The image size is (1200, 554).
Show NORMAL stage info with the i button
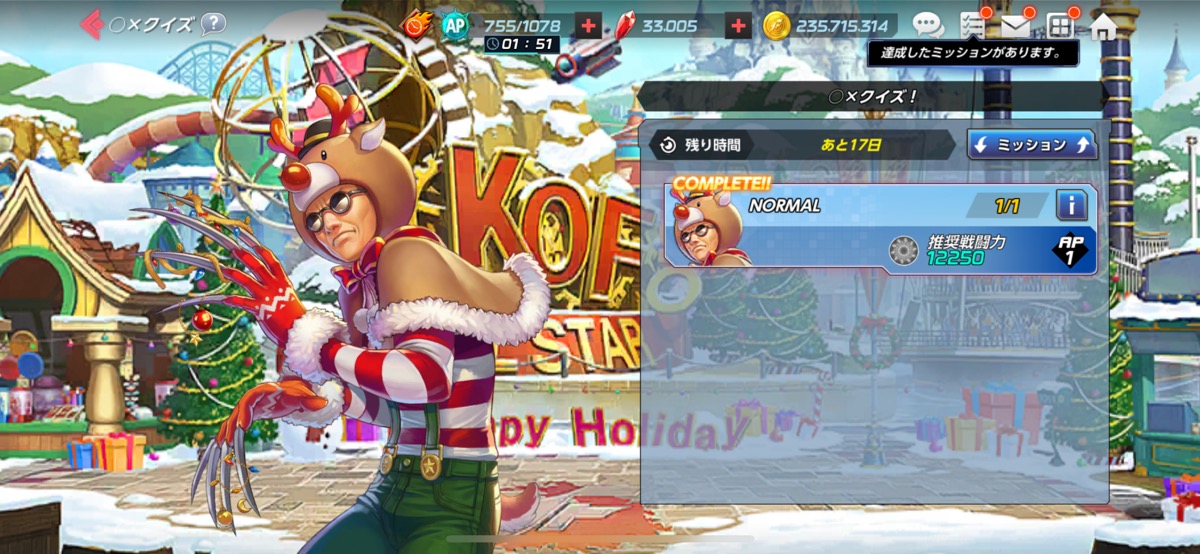(1071, 206)
